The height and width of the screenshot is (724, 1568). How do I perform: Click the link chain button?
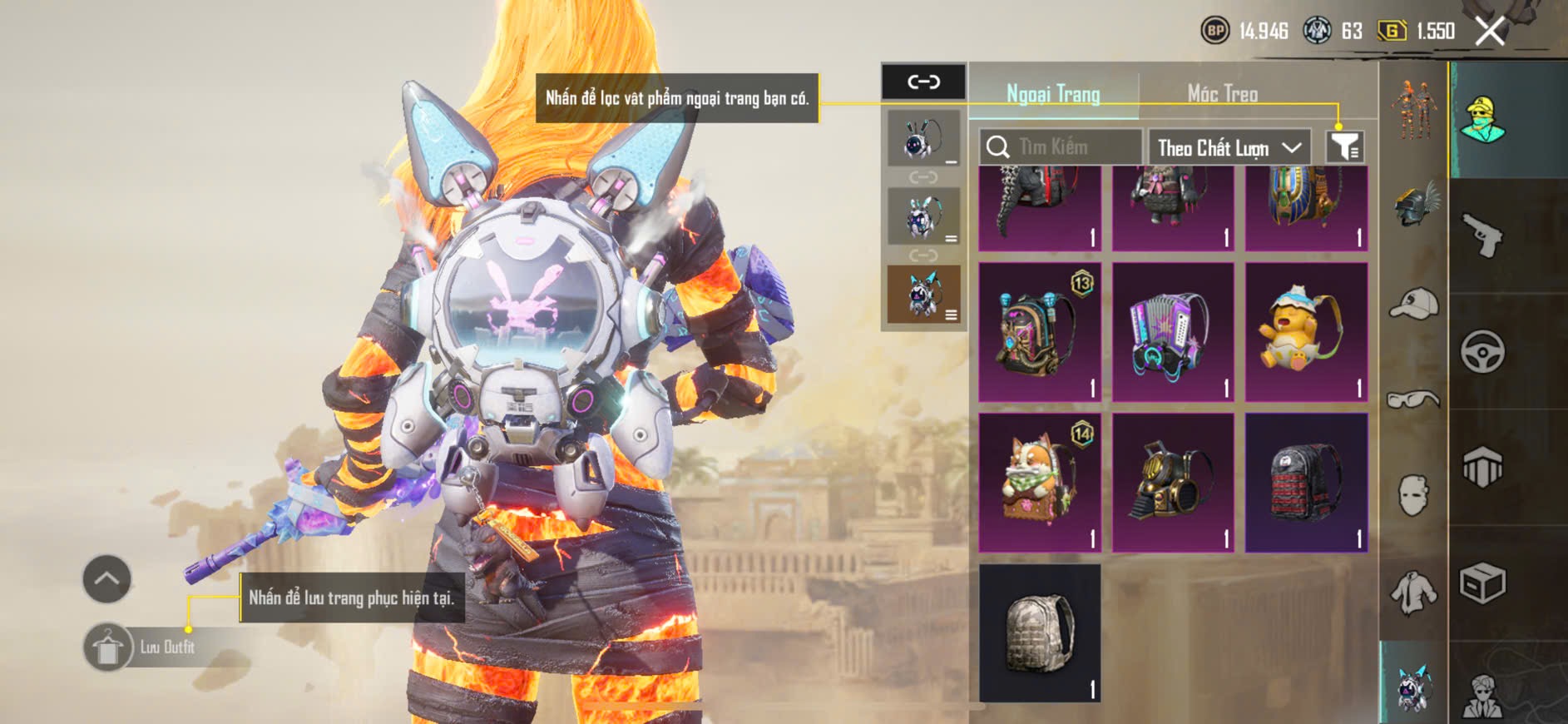click(x=923, y=82)
